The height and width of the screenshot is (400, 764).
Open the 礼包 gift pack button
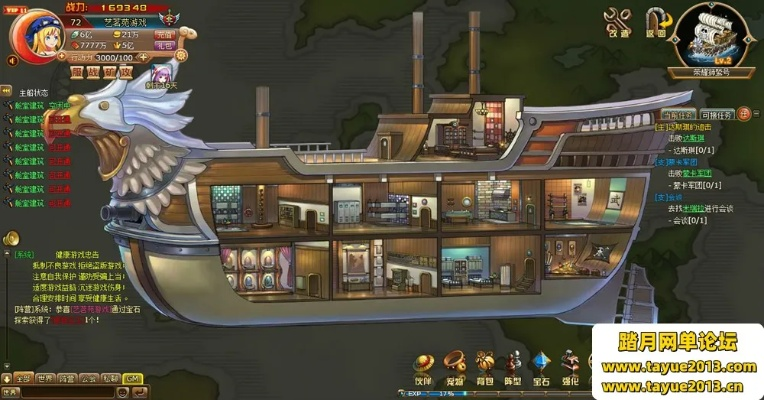pyautogui.click(x=166, y=46)
